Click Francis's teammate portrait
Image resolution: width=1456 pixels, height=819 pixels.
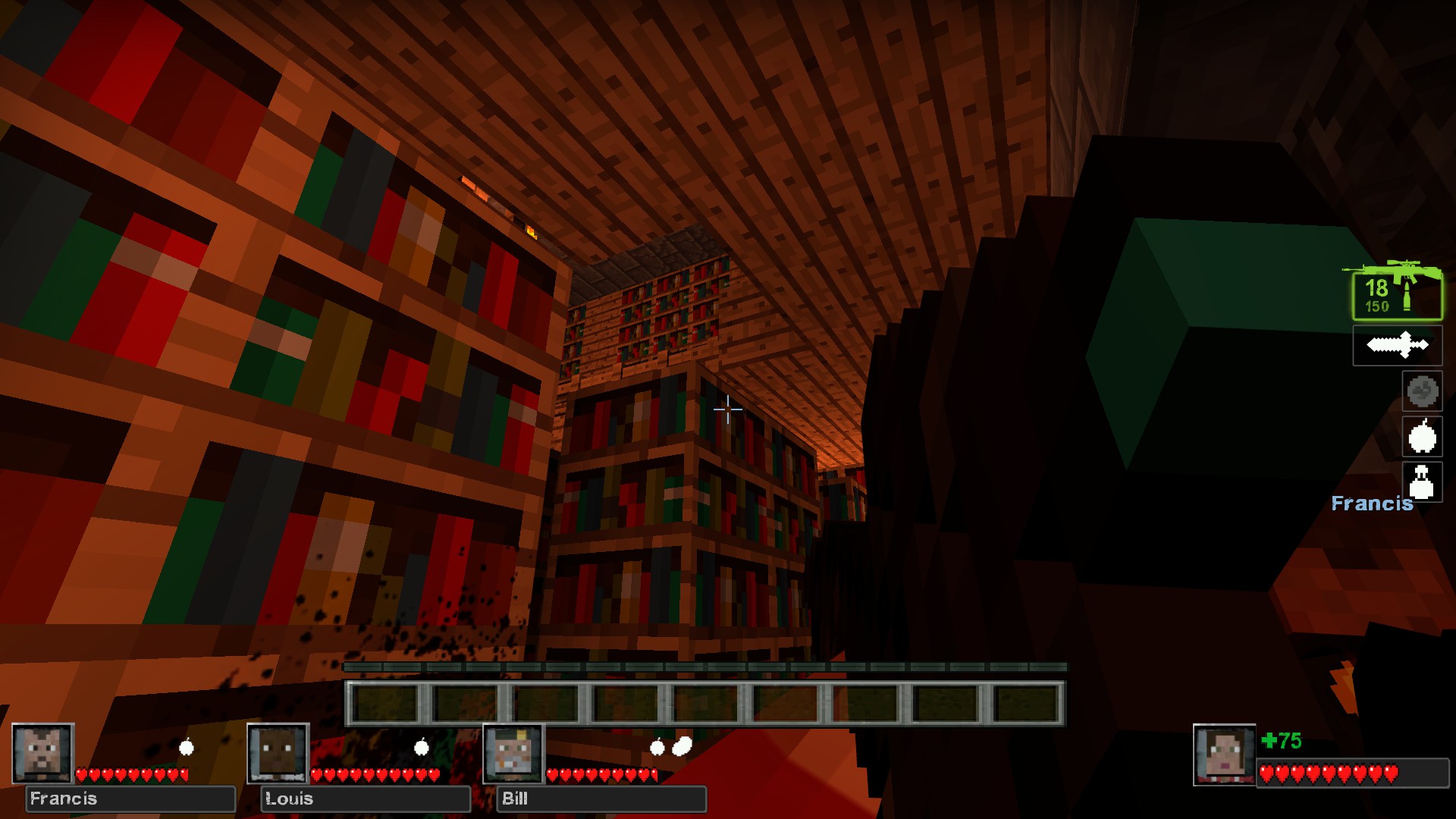43,753
